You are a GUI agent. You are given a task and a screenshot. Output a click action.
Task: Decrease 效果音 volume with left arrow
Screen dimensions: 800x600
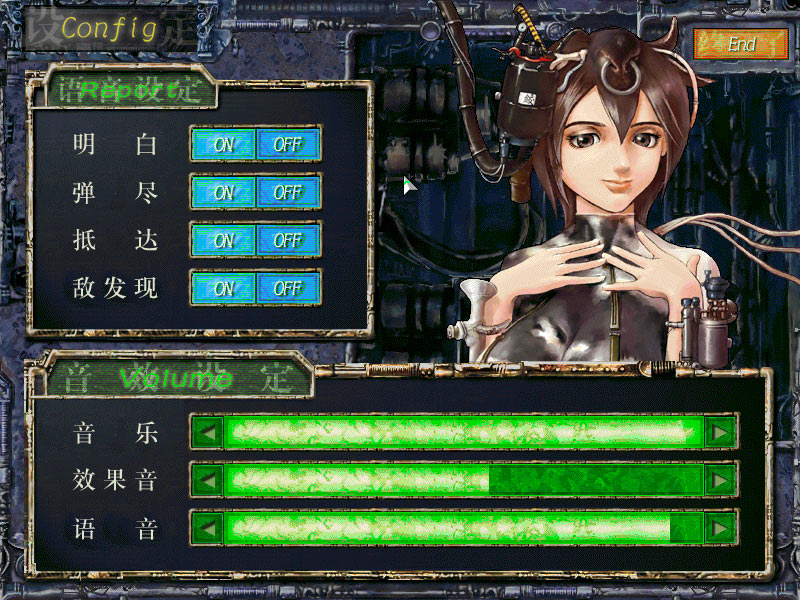(x=207, y=480)
